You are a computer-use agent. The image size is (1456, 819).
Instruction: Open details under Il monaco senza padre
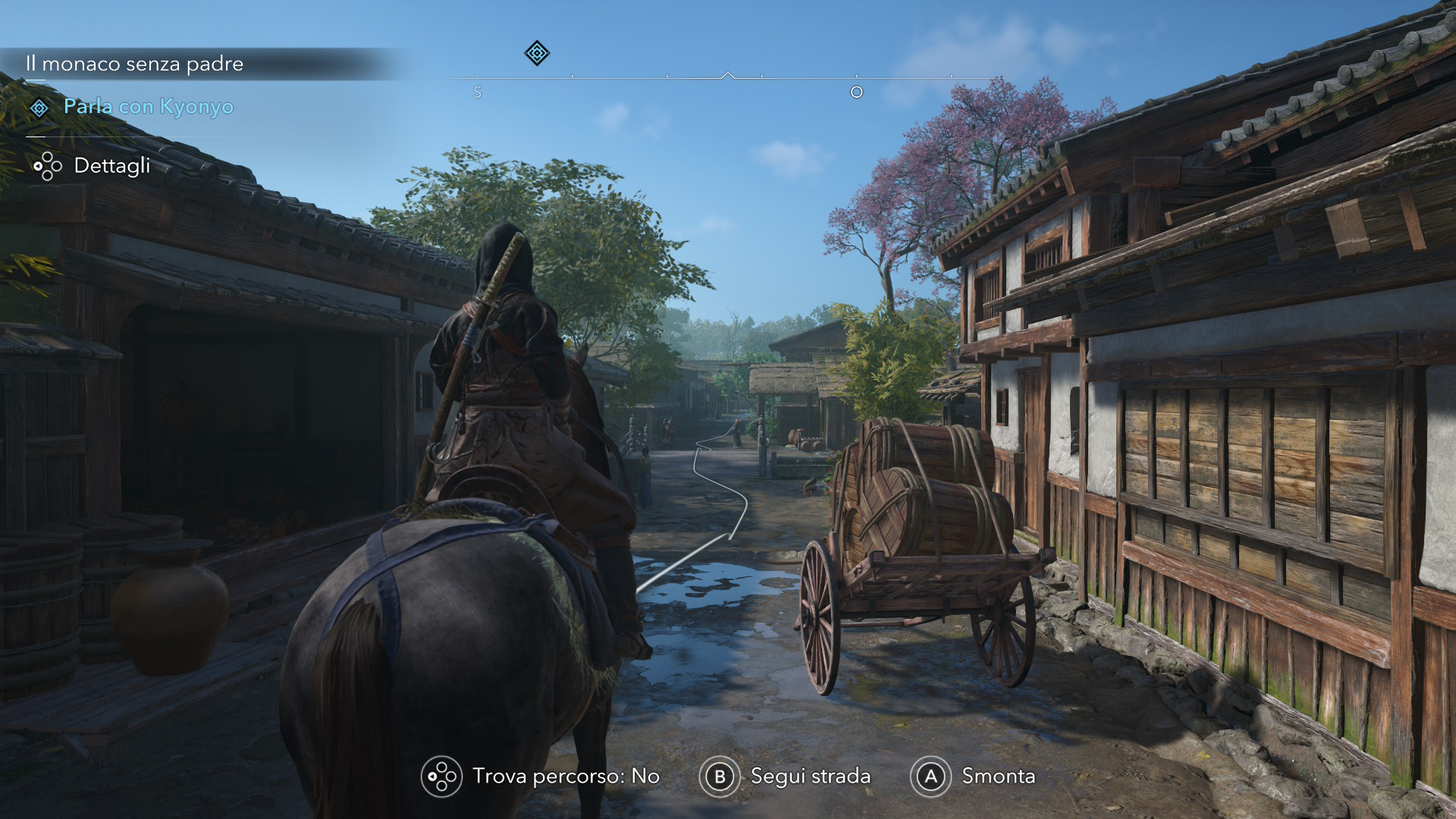pos(112,166)
